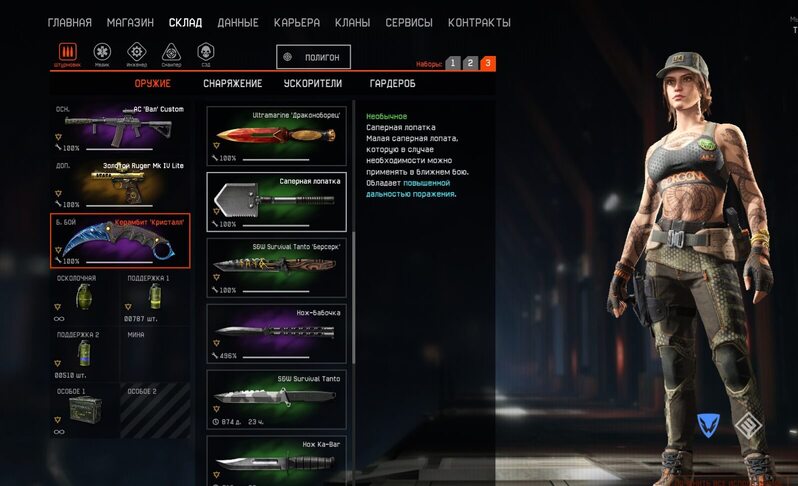Open the Главная menu tab
798x486 pixels.
click(x=70, y=23)
